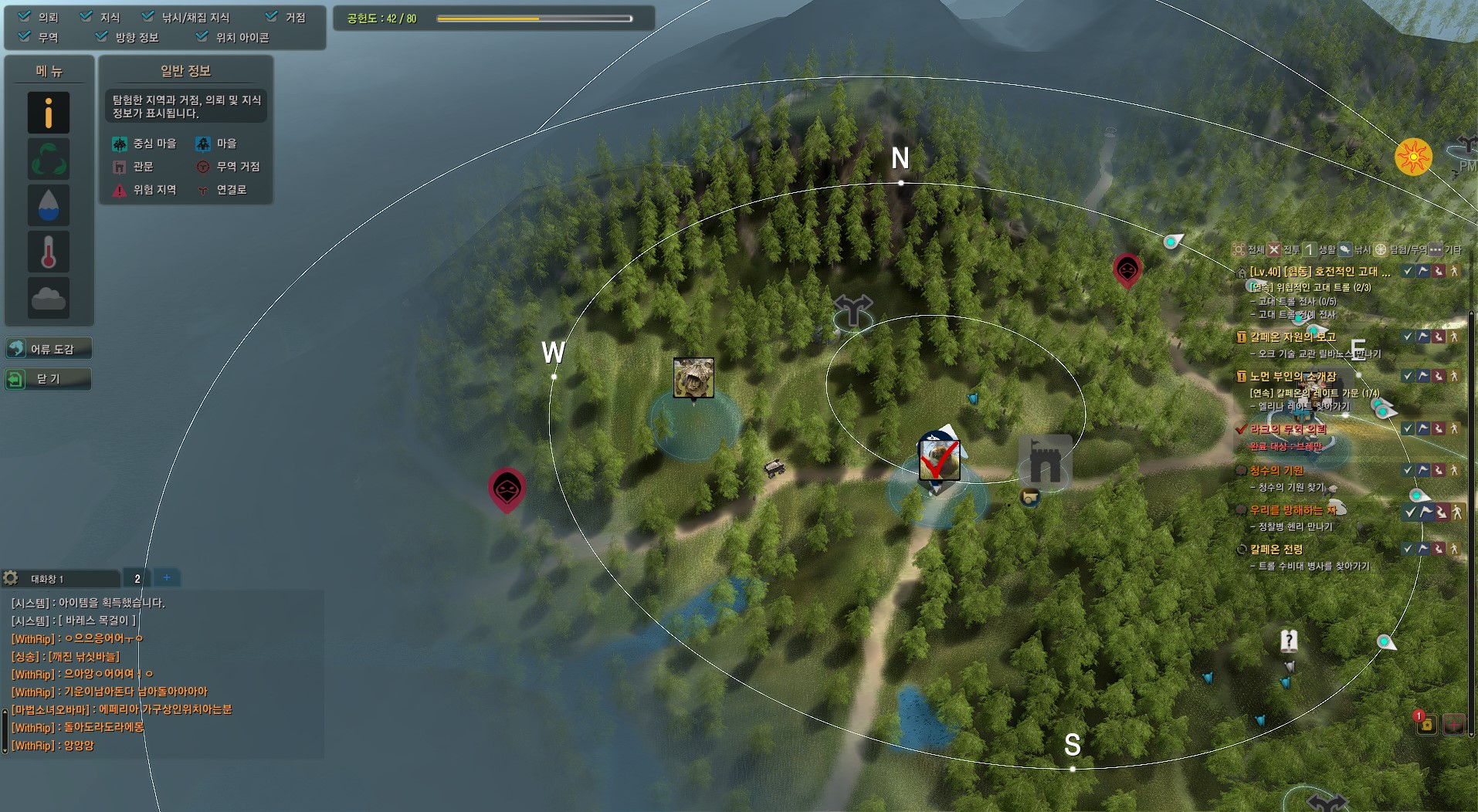Add a new chat tab with plus
This screenshot has width=1478, height=812.
(166, 577)
